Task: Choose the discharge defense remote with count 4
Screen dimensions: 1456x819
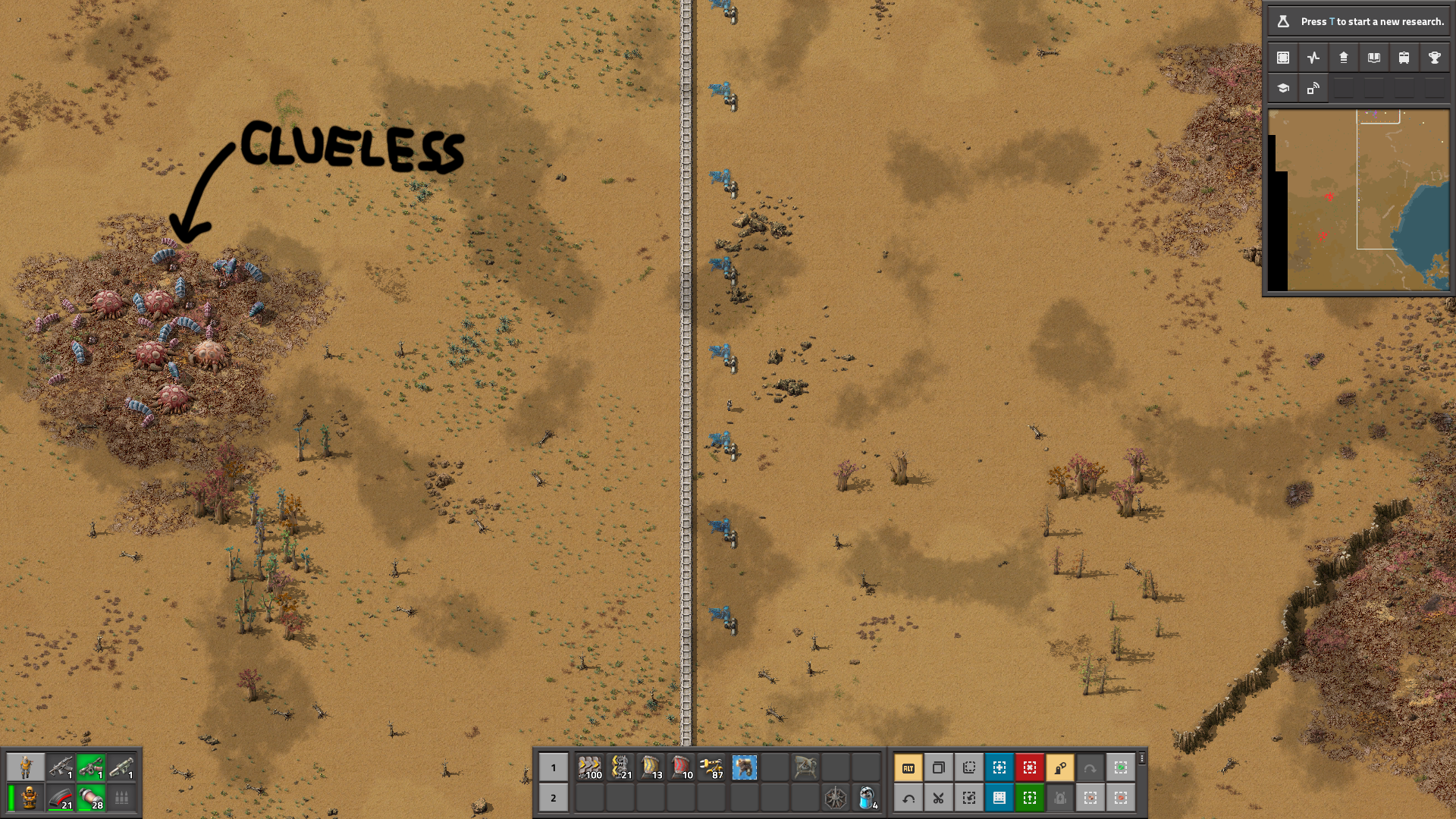Action: [867, 798]
